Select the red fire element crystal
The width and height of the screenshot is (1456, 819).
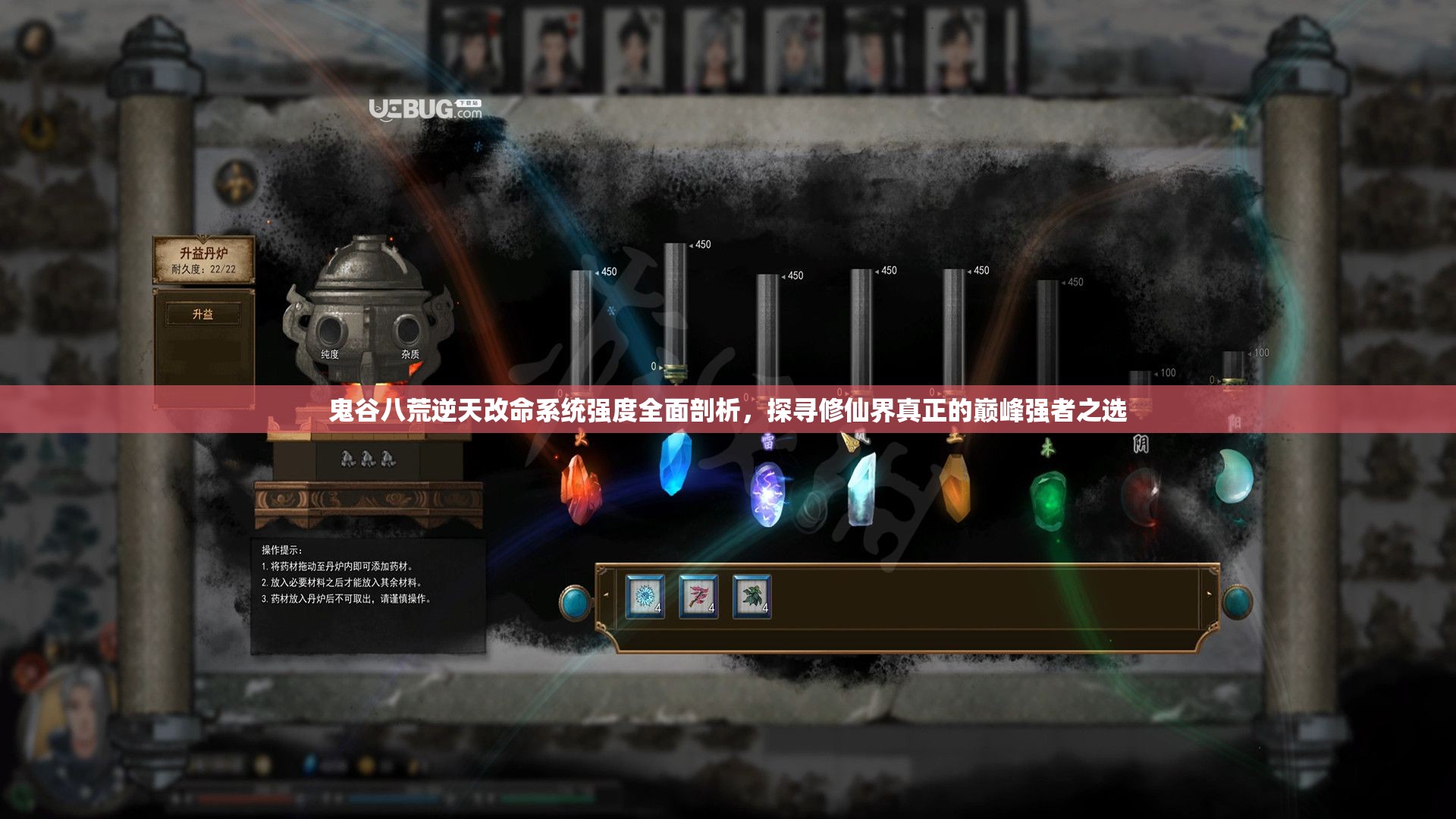click(580, 488)
